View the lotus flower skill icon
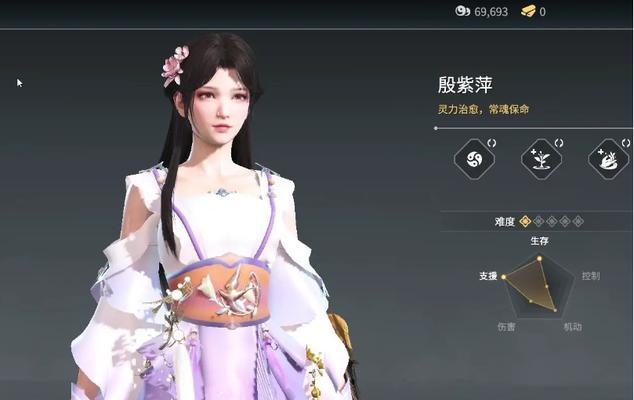 tap(608, 159)
